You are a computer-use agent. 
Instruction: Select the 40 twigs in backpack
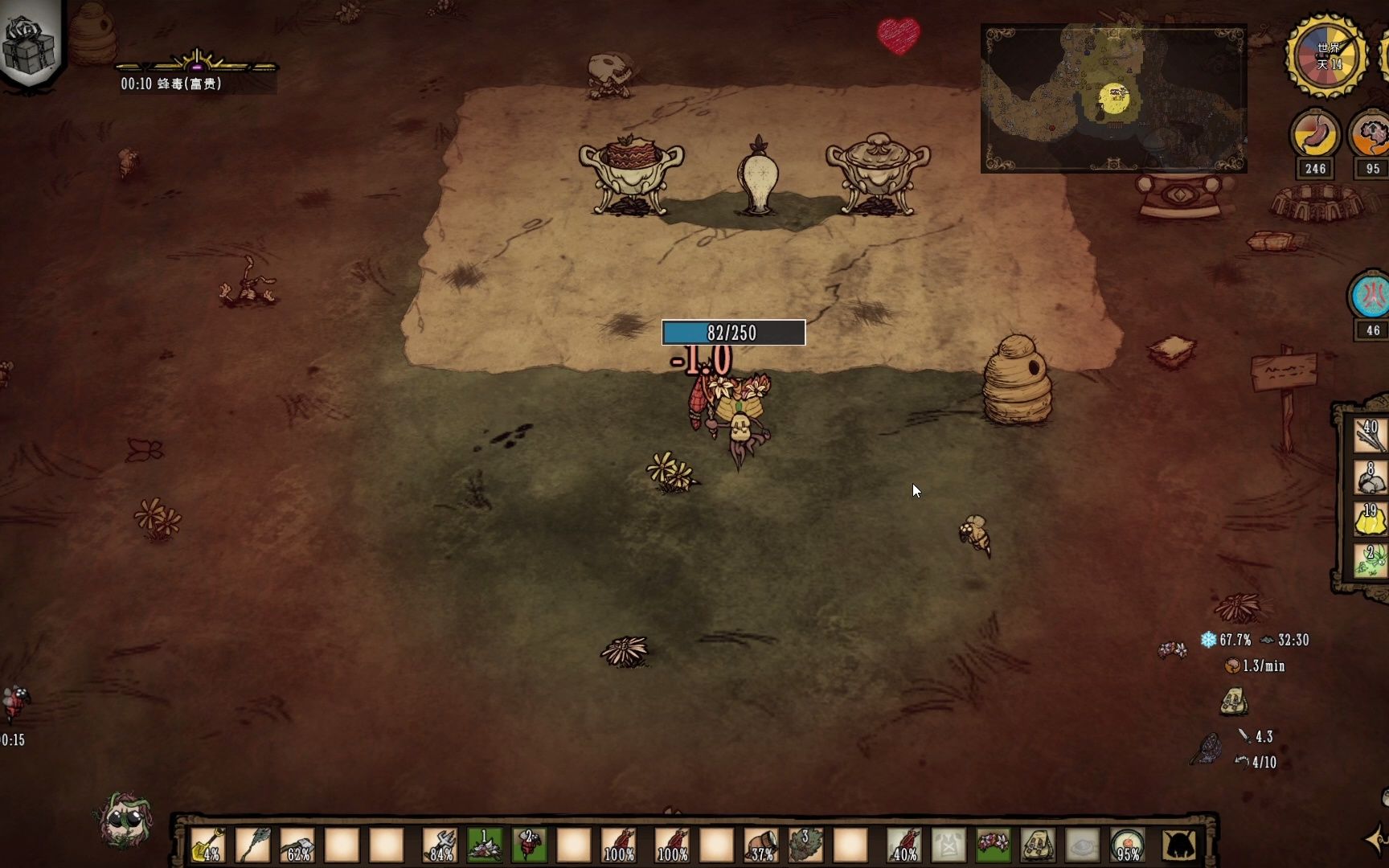[1370, 436]
